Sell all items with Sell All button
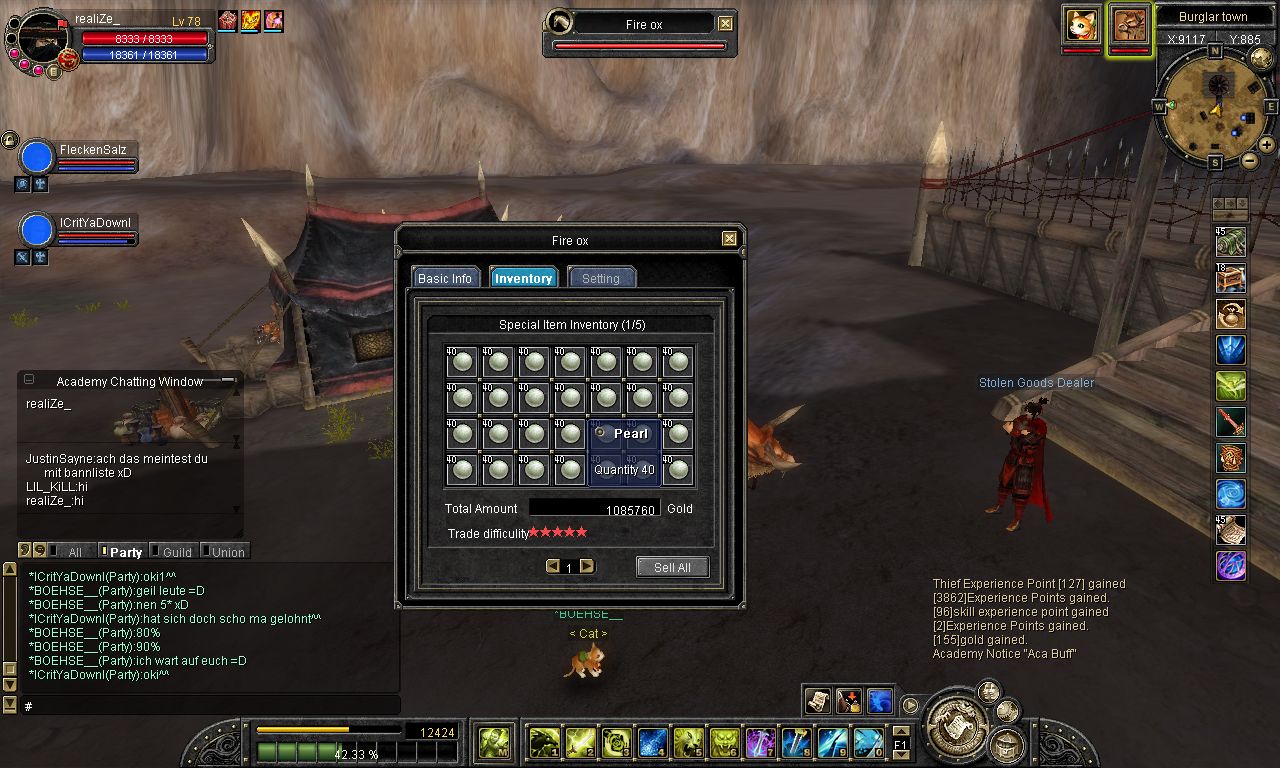 point(672,567)
